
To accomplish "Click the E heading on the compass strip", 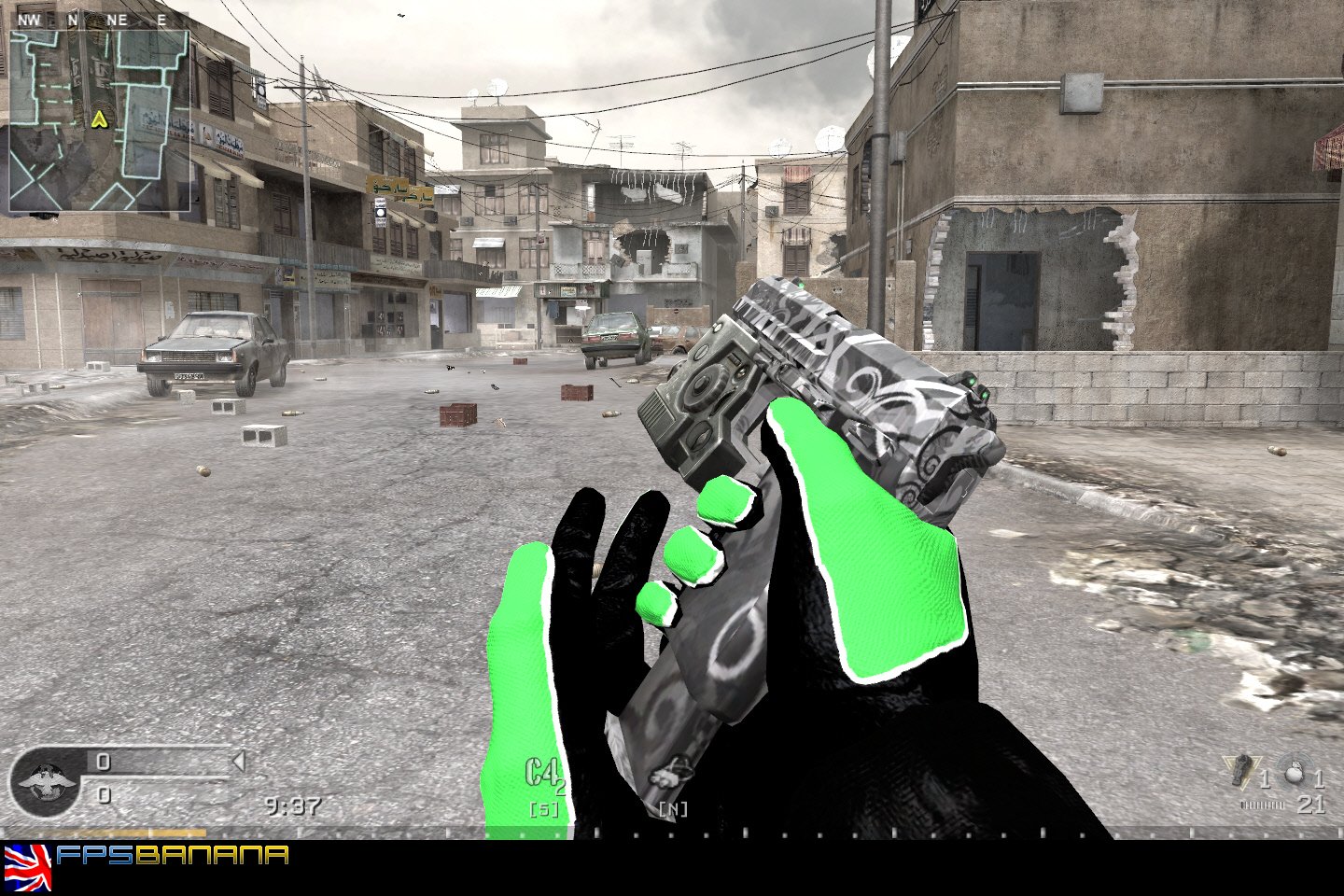I will pos(161,18).
